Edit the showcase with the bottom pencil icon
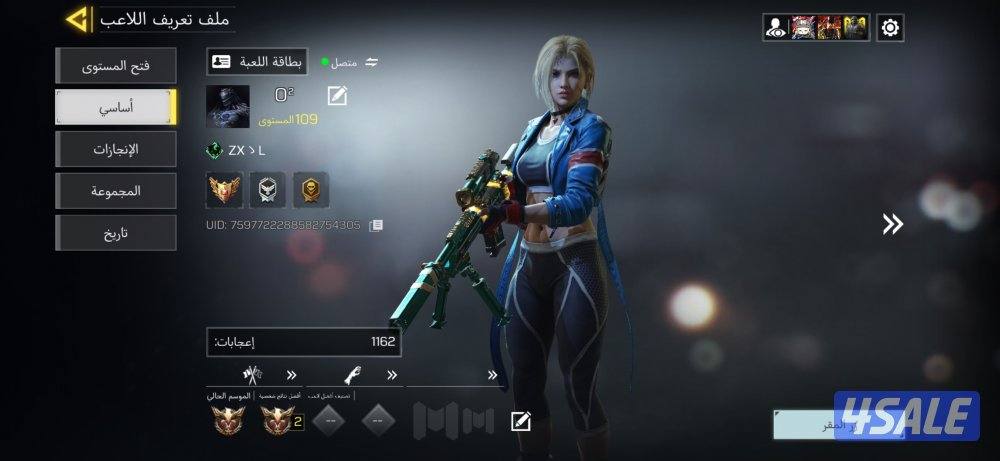The height and width of the screenshot is (461, 1000). [520, 421]
